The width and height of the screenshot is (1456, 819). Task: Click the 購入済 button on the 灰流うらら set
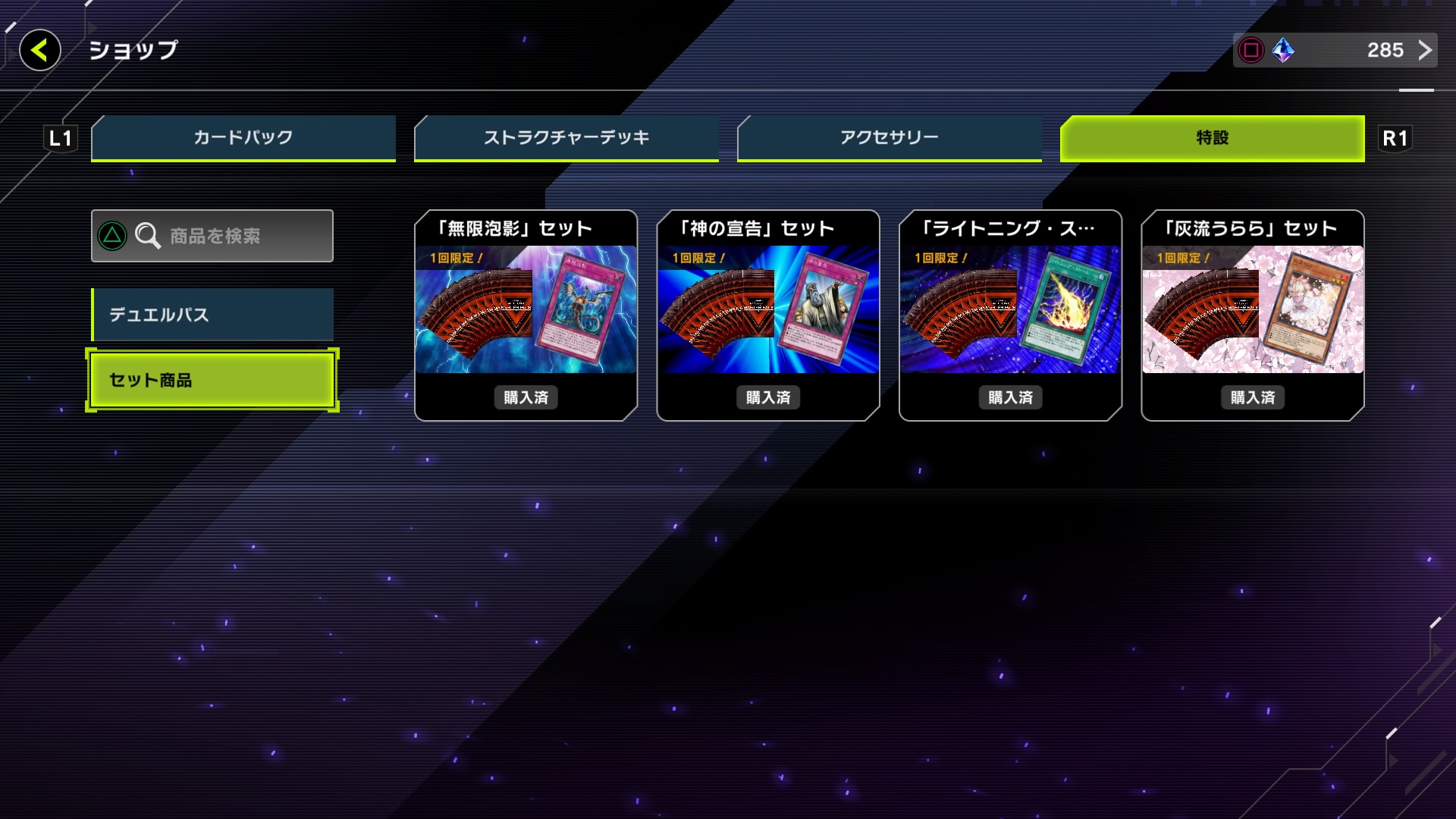[1251, 397]
